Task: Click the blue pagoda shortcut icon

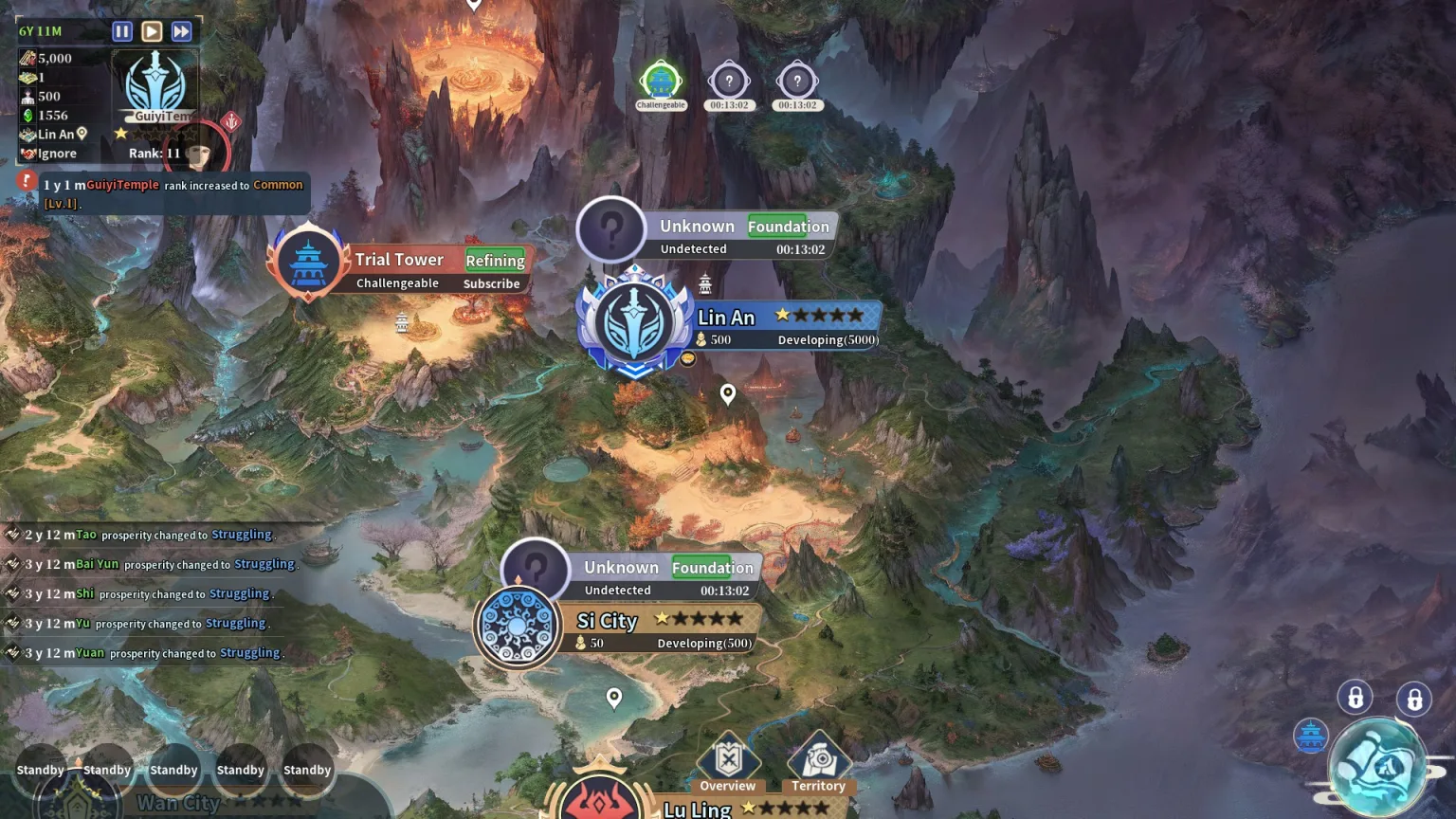Action: pyautogui.click(x=1311, y=735)
